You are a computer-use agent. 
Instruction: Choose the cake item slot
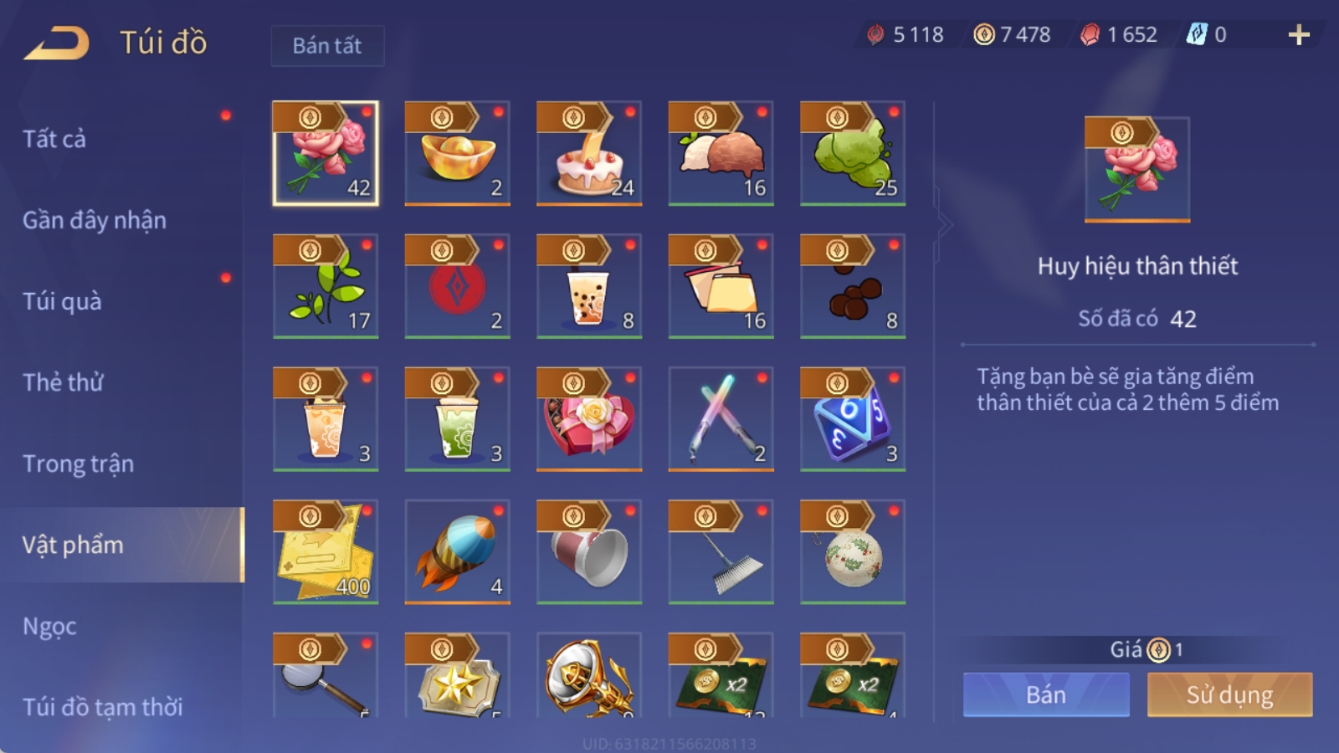589,154
